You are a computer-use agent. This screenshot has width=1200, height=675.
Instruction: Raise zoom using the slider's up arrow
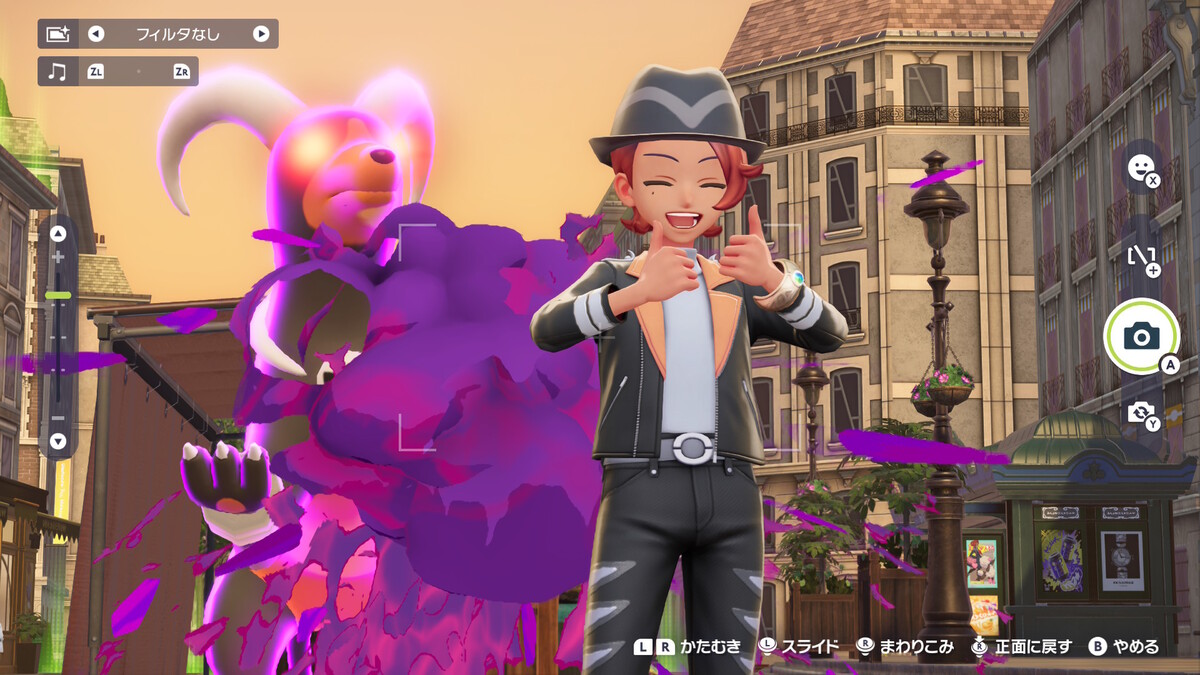[58, 234]
